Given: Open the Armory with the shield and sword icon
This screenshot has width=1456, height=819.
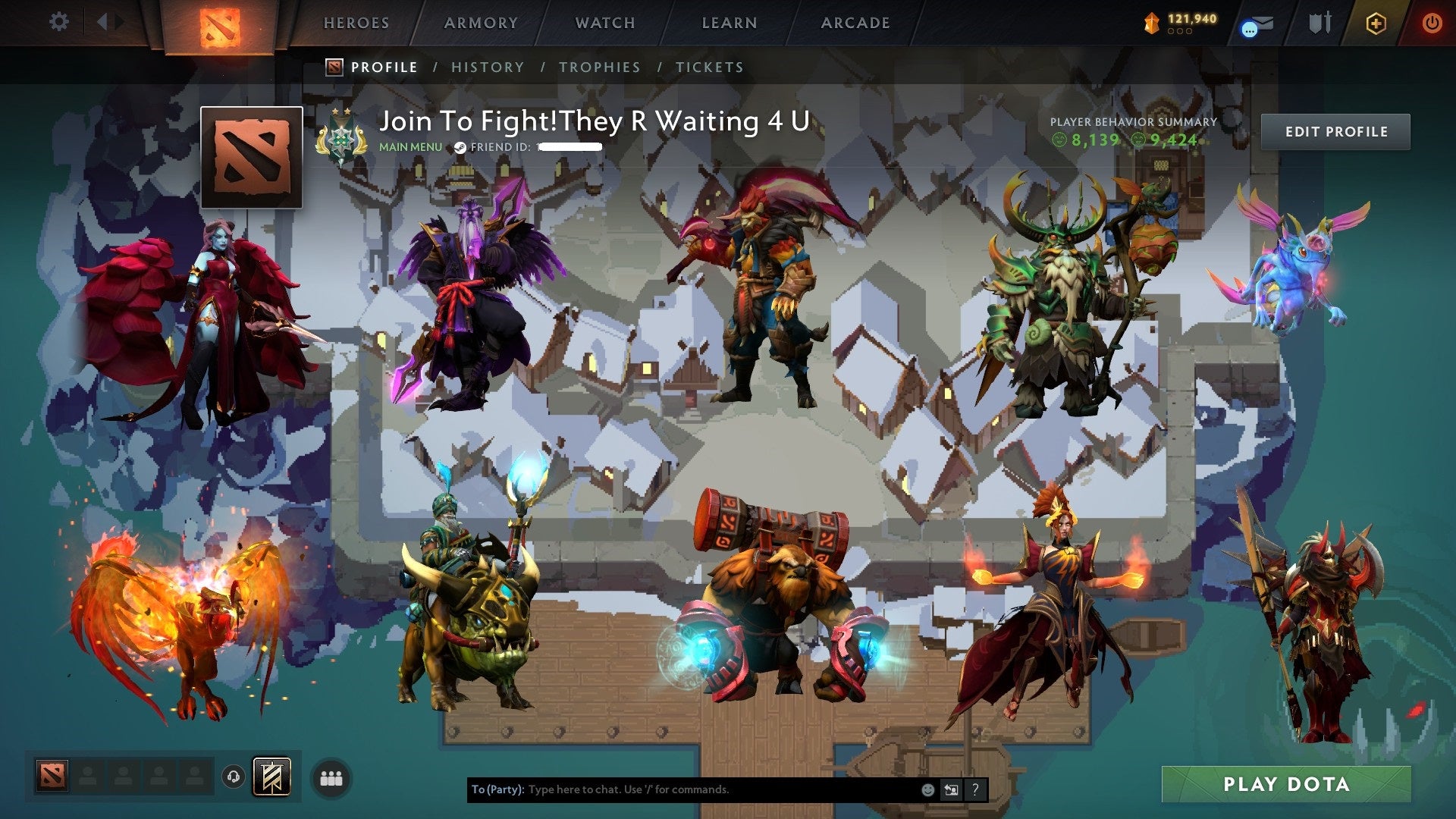Looking at the screenshot, I should (1321, 22).
